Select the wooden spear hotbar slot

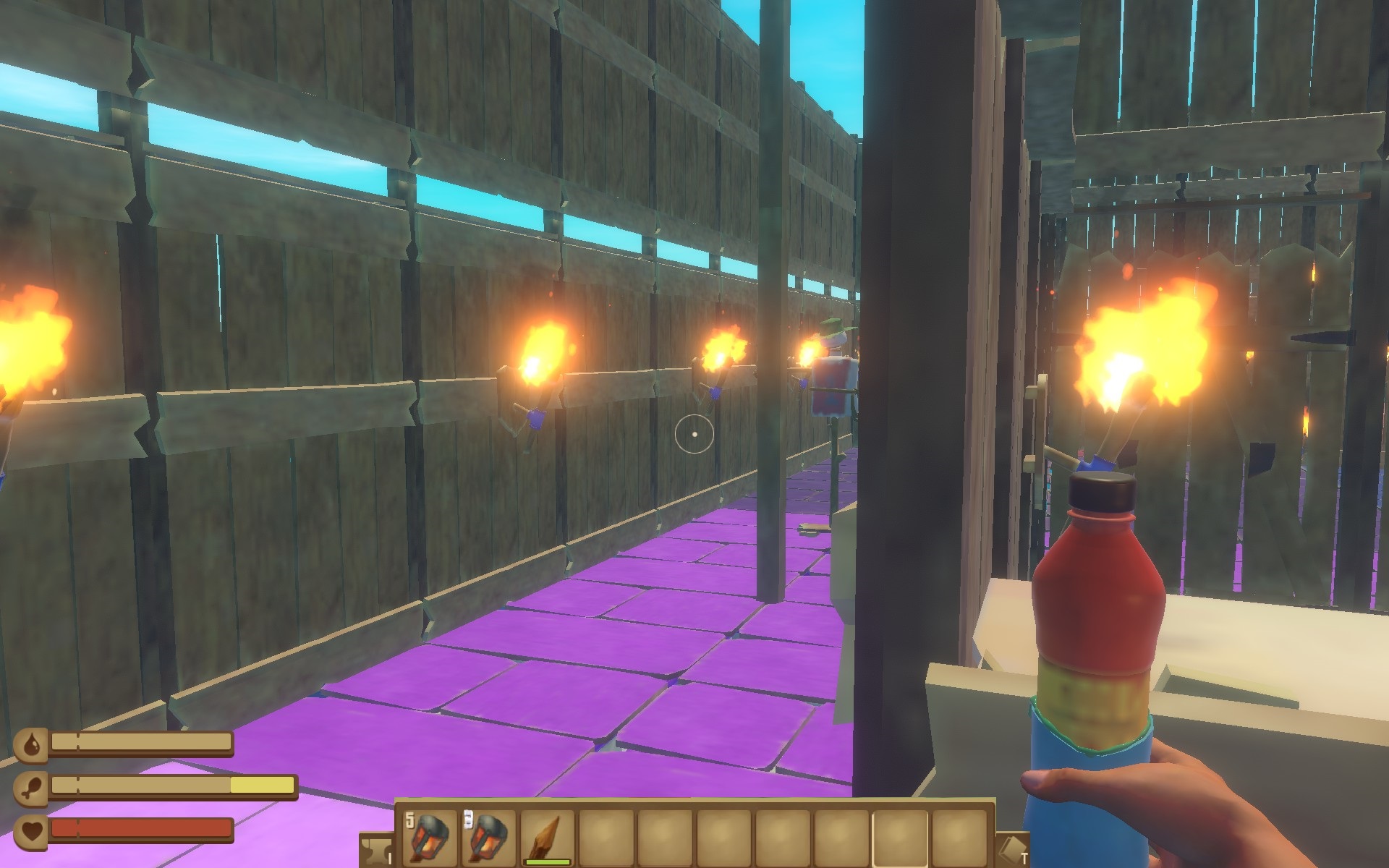(548, 837)
